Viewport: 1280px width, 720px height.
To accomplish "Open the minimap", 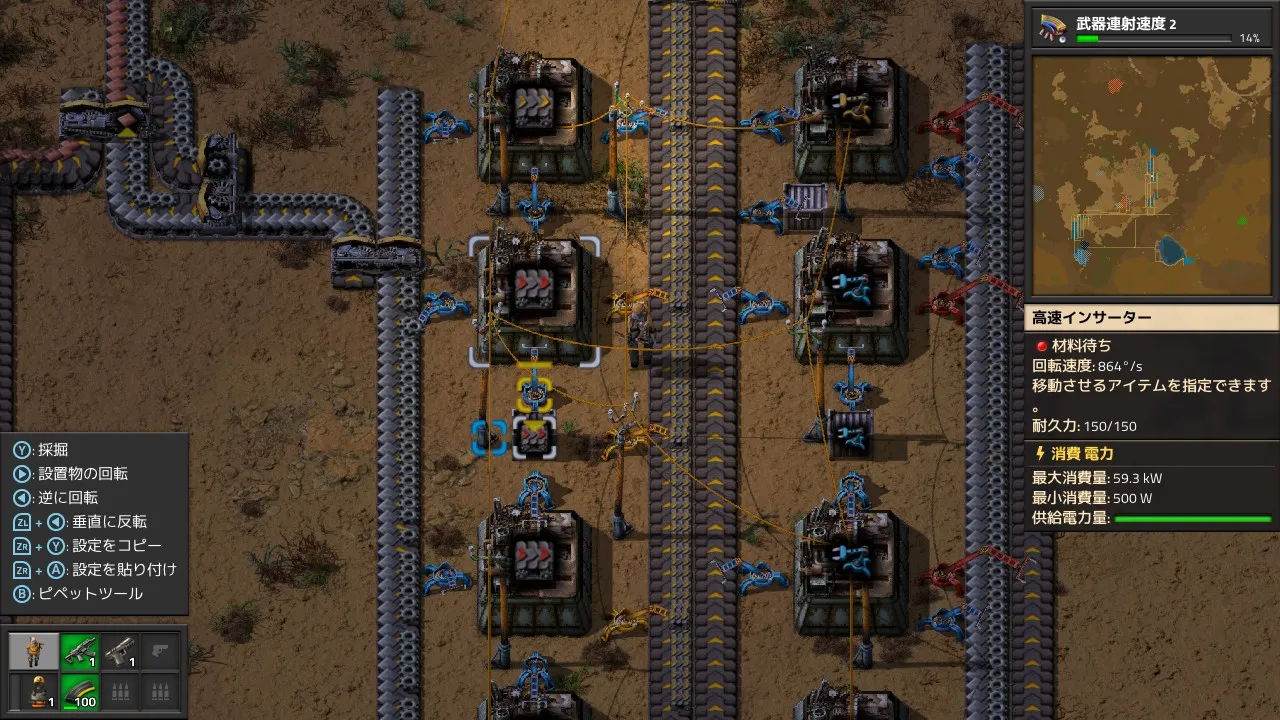I will tap(1152, 175).
